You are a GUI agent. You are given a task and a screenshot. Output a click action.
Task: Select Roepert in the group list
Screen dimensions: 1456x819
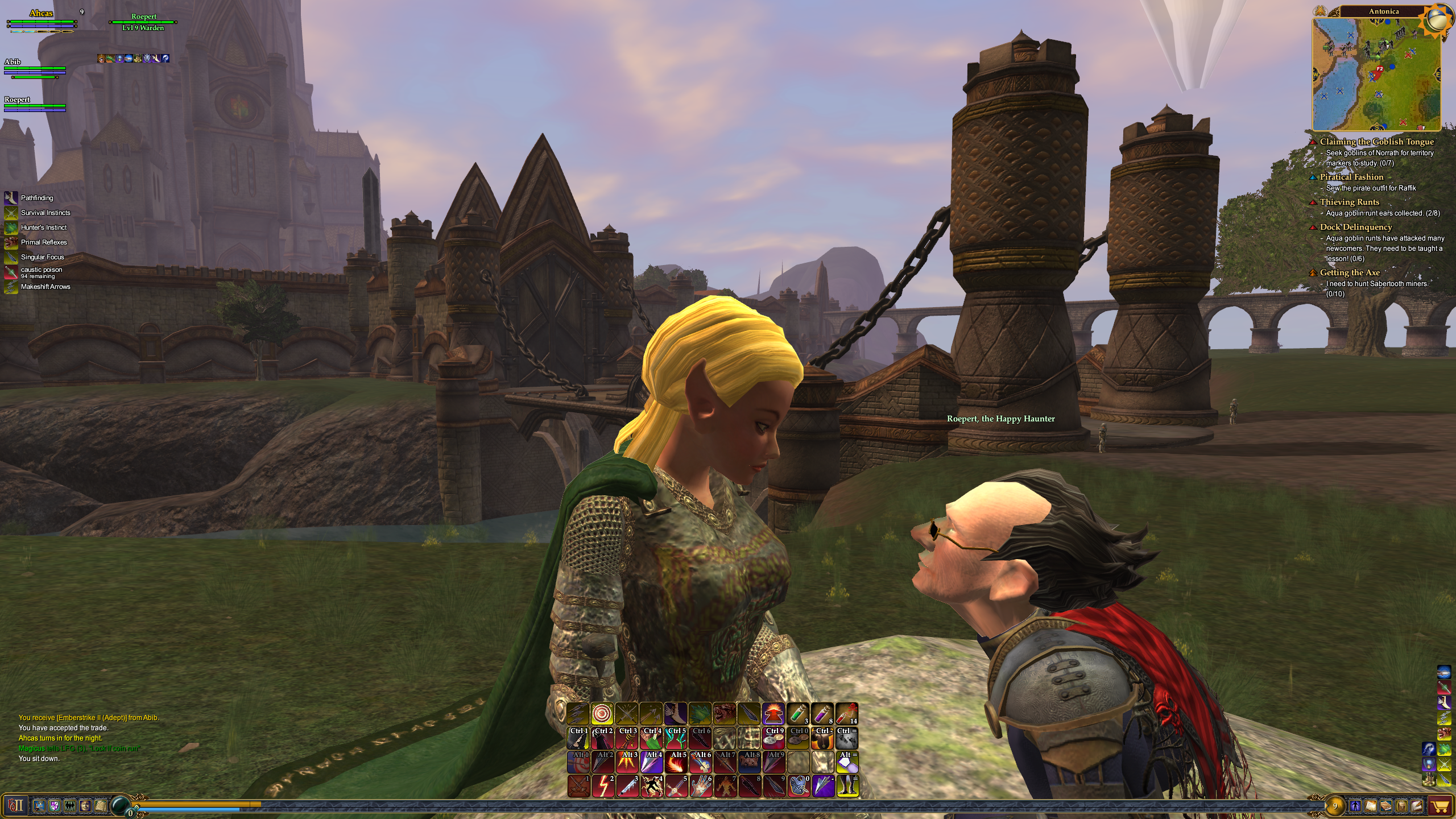pos(18,100)
